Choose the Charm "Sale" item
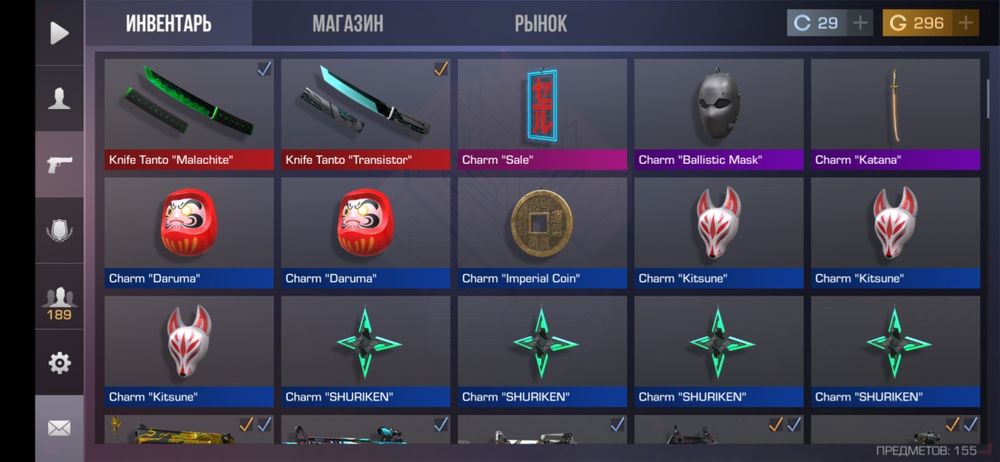Image resolution: width=1000 pixels, height=462 pixels. tap(542, 113)
